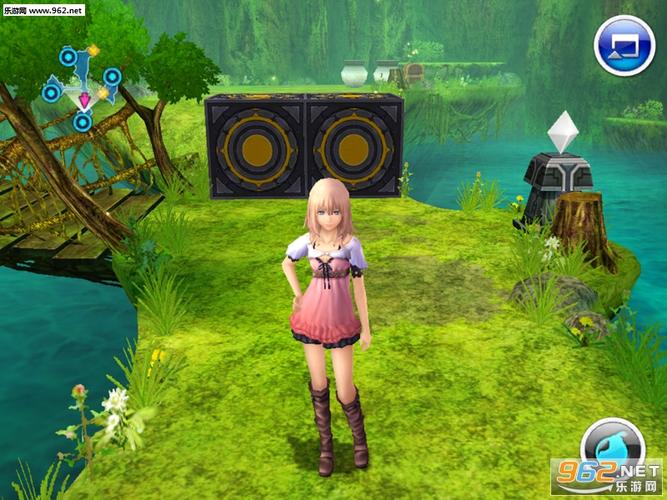Open the area minimap
Viewport: 667px width, 500px height.
tap(82, 86)
